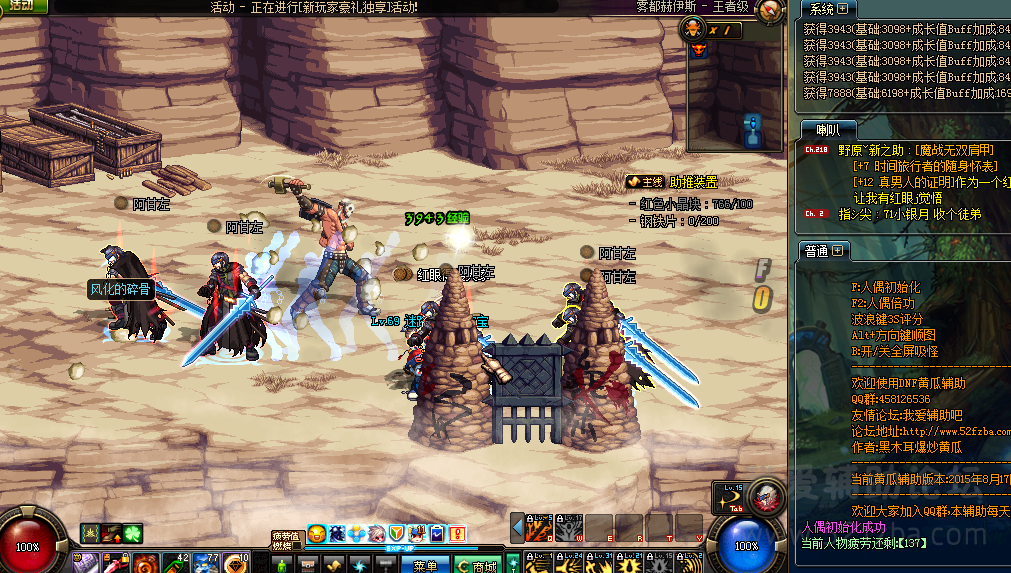The width and height of the screenshot is (1011, 573).
Task: Click the green four-leaf clover buff icon
Action: pos(133,534)
